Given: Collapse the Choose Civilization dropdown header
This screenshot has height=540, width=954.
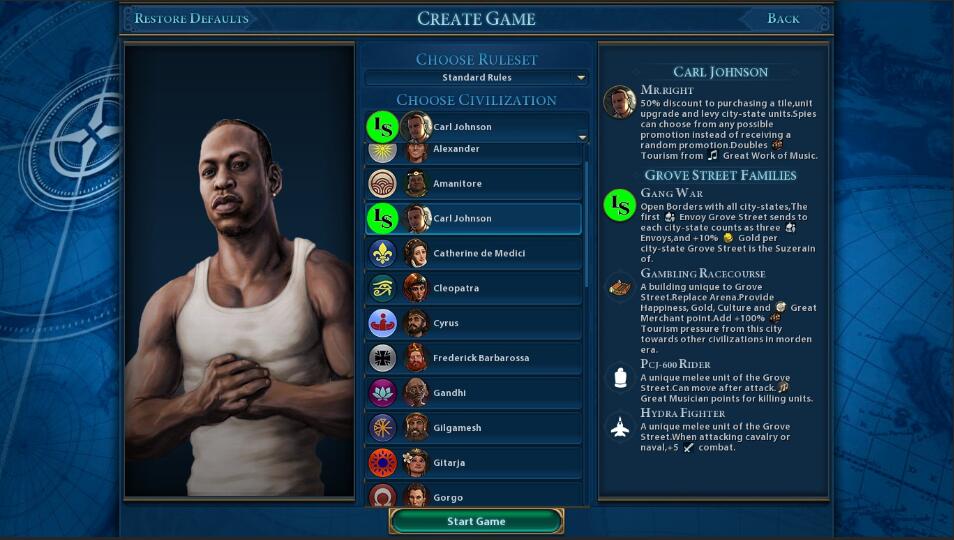Looking at the screenshot, I should point(476,127).
